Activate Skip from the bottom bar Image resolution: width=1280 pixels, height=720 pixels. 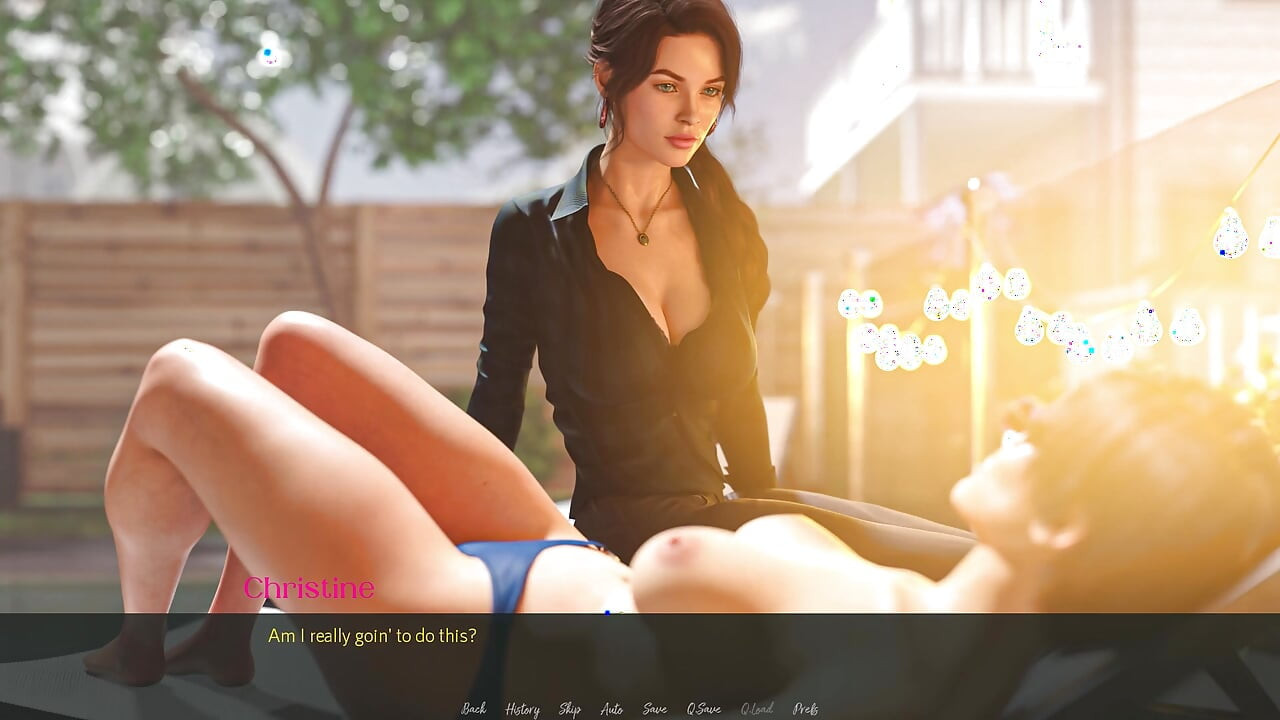[568, 708]
